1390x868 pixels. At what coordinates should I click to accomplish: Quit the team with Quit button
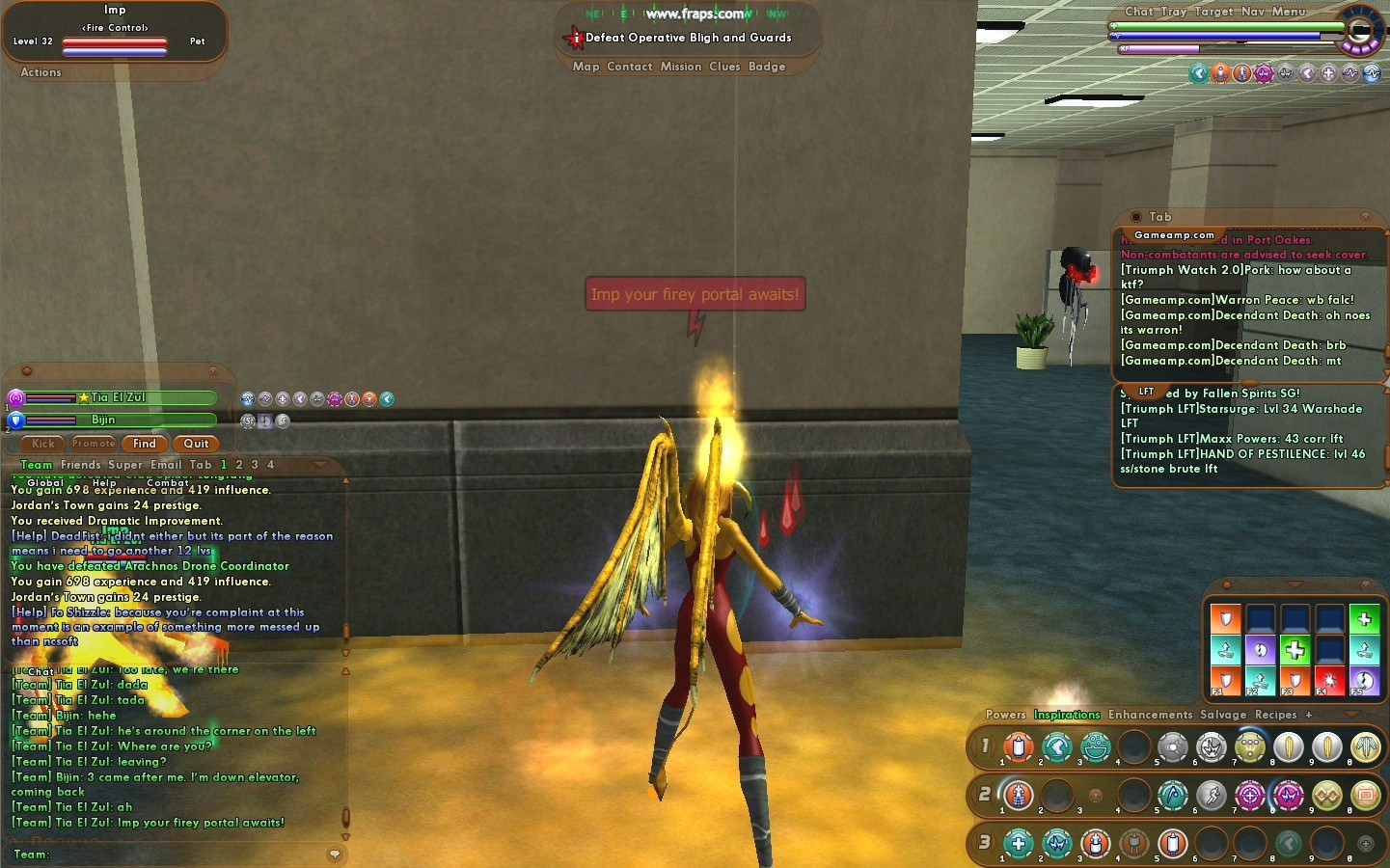click(x=196, y=444)
